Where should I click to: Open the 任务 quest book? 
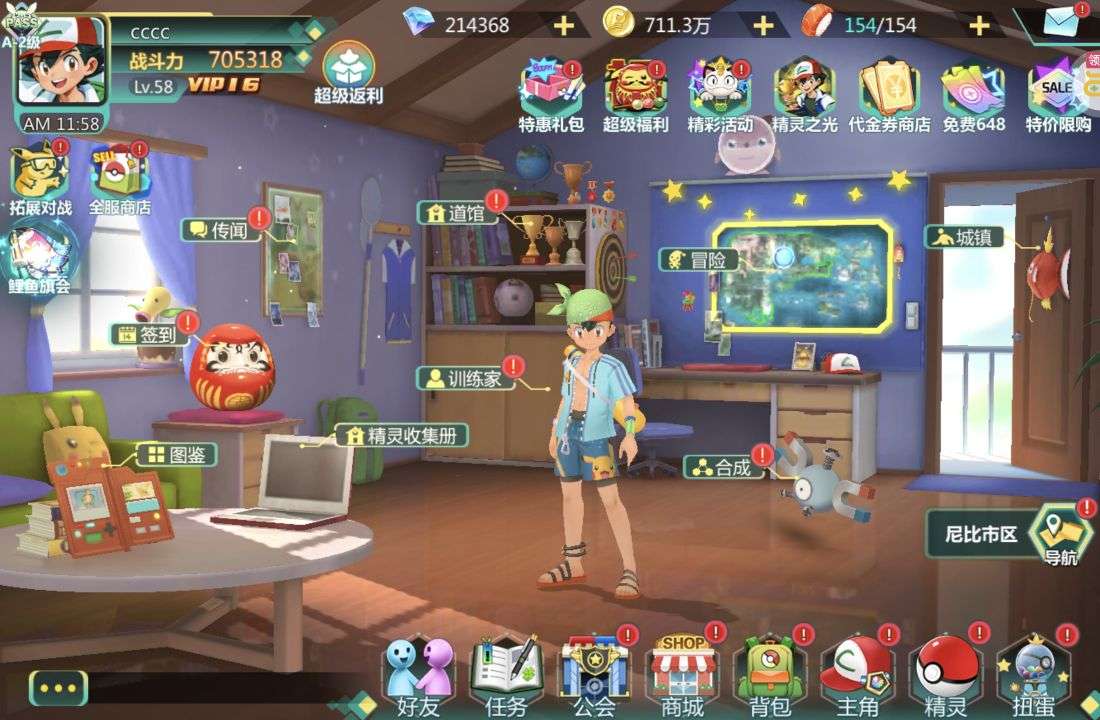coord(507,677)
